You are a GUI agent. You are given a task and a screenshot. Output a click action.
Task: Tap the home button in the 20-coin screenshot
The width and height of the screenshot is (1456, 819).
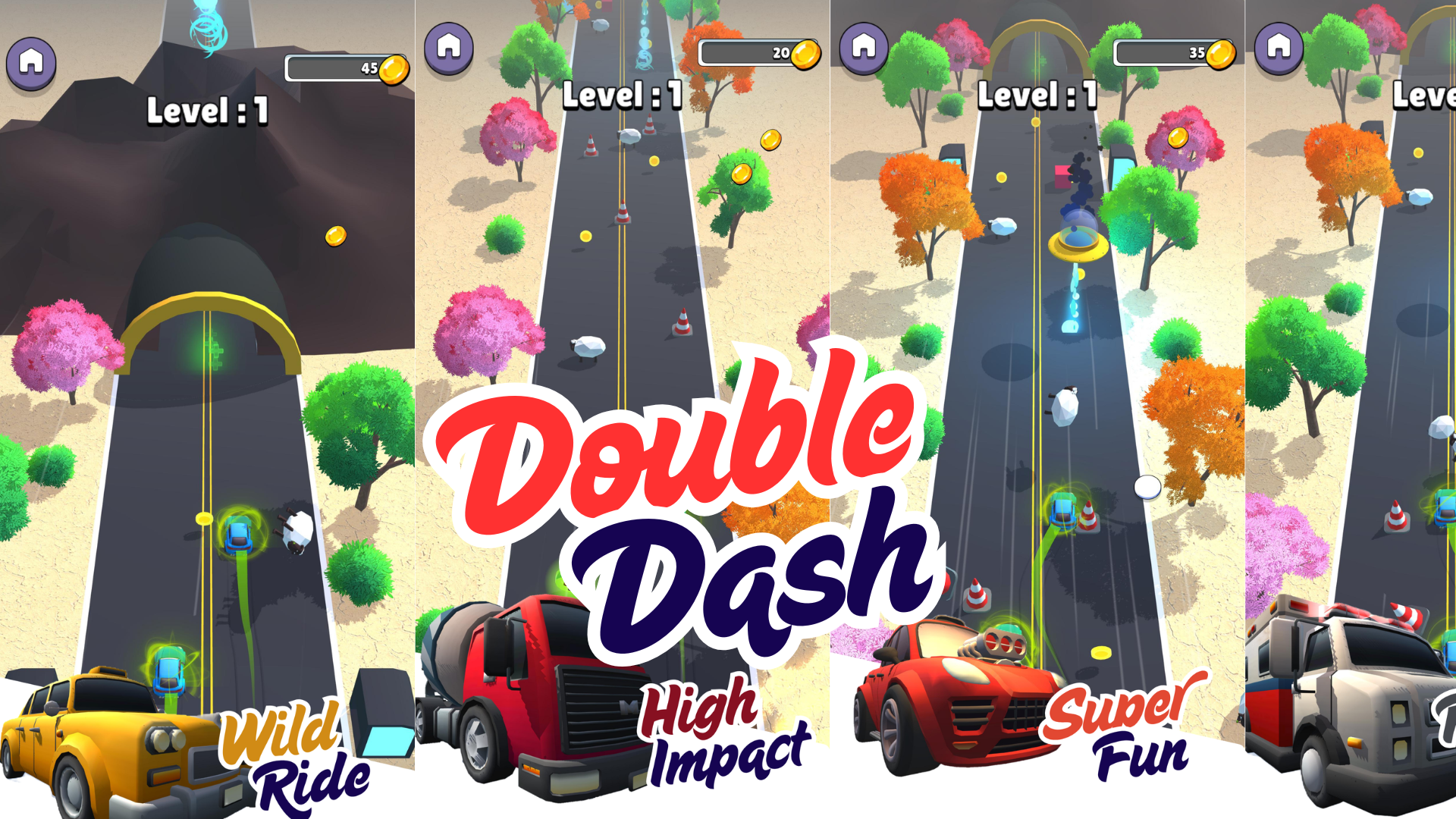click(x=449, y=47)
